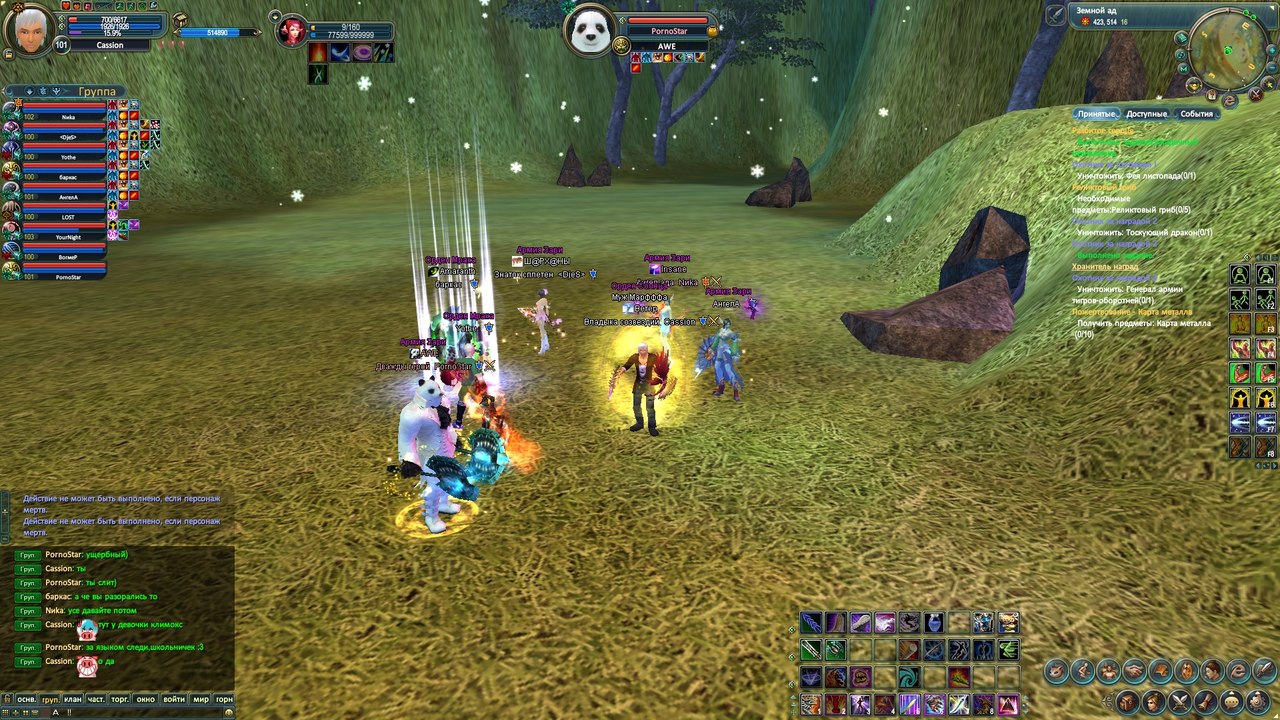The width and height of the screenshot is (1280, 720).
Task: Open the crossed swords menu button
Action: coord(1180,701)
